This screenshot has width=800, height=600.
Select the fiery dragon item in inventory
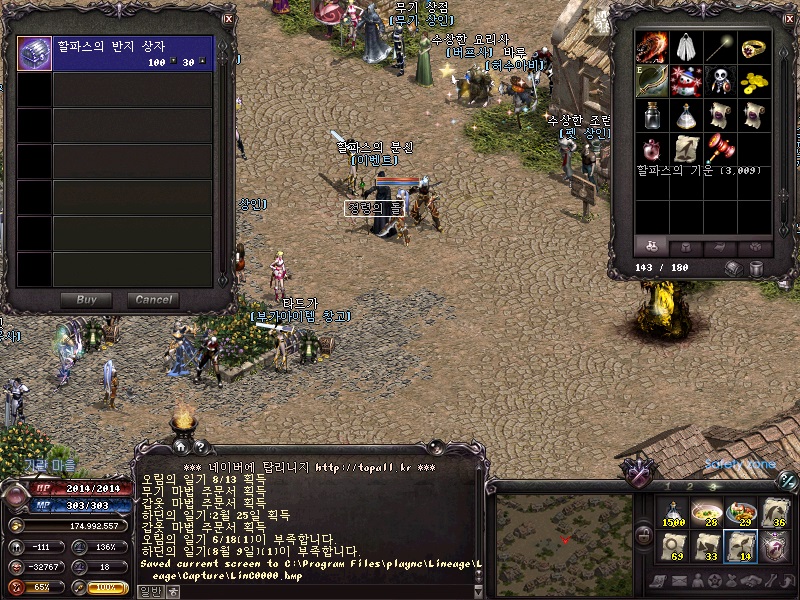coord(653,48)
